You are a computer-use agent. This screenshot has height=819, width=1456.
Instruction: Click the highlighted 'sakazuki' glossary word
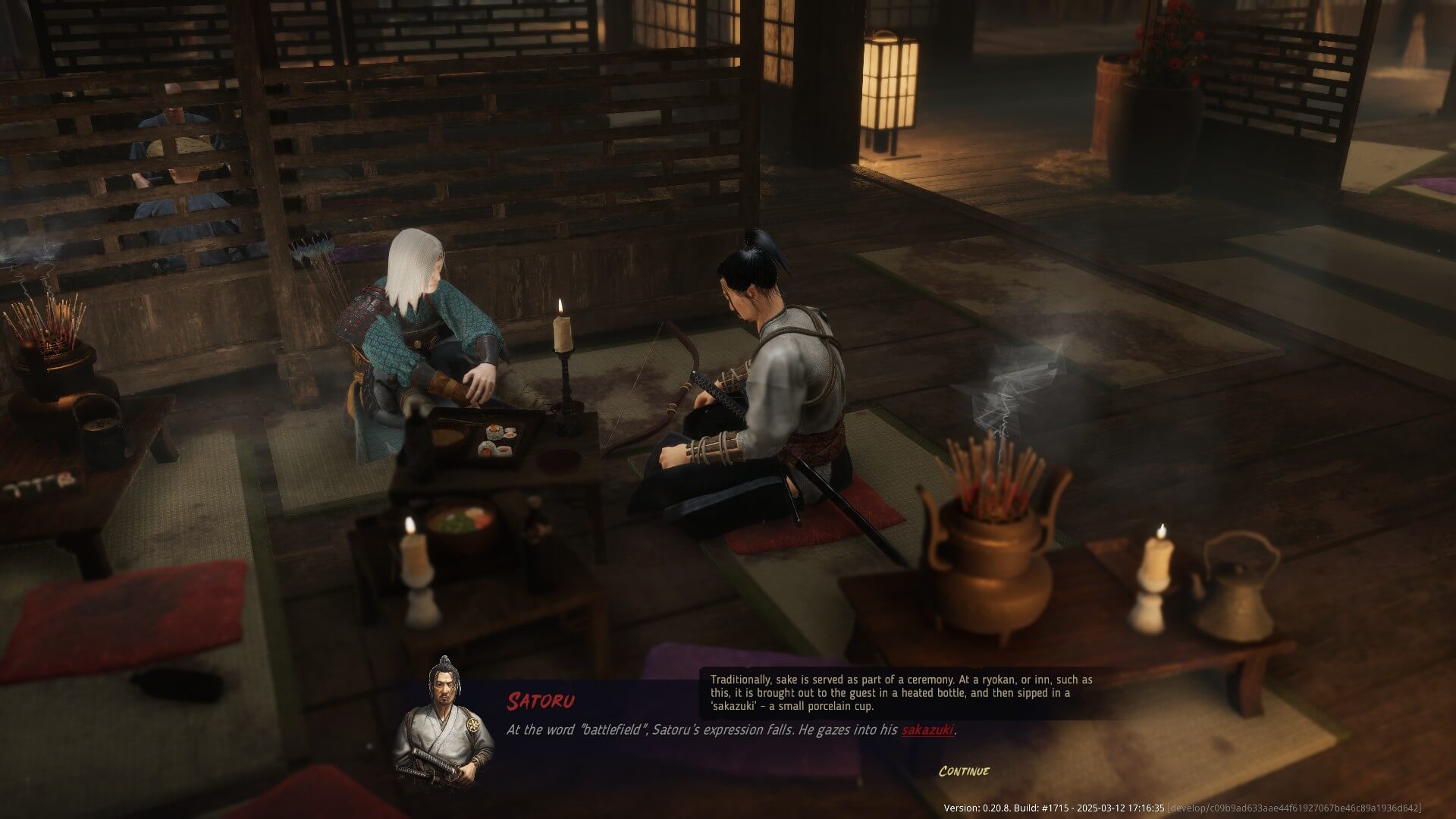click(x=927, y=730)
